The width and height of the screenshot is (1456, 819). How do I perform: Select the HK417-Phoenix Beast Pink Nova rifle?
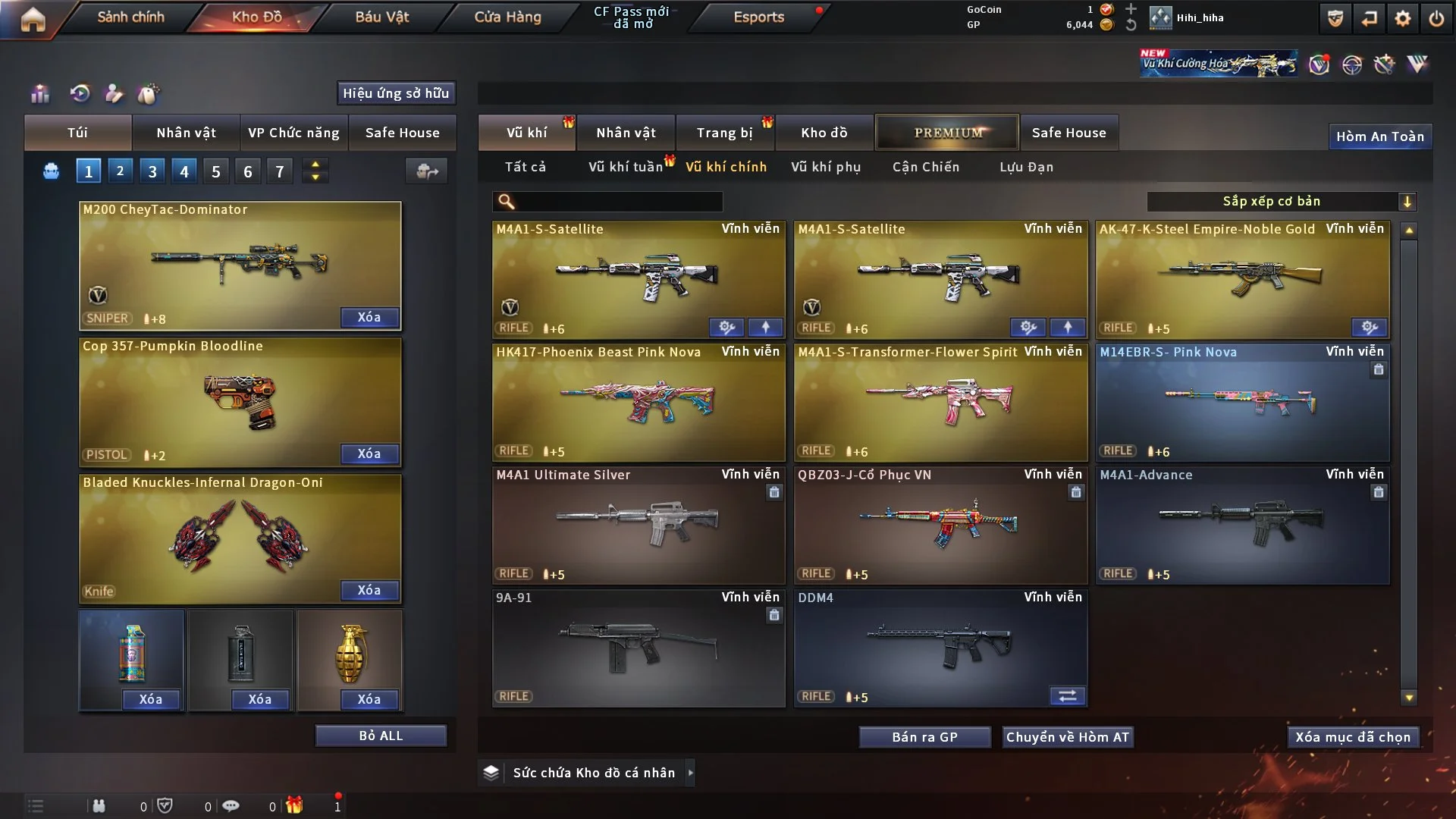pos(639,402)
